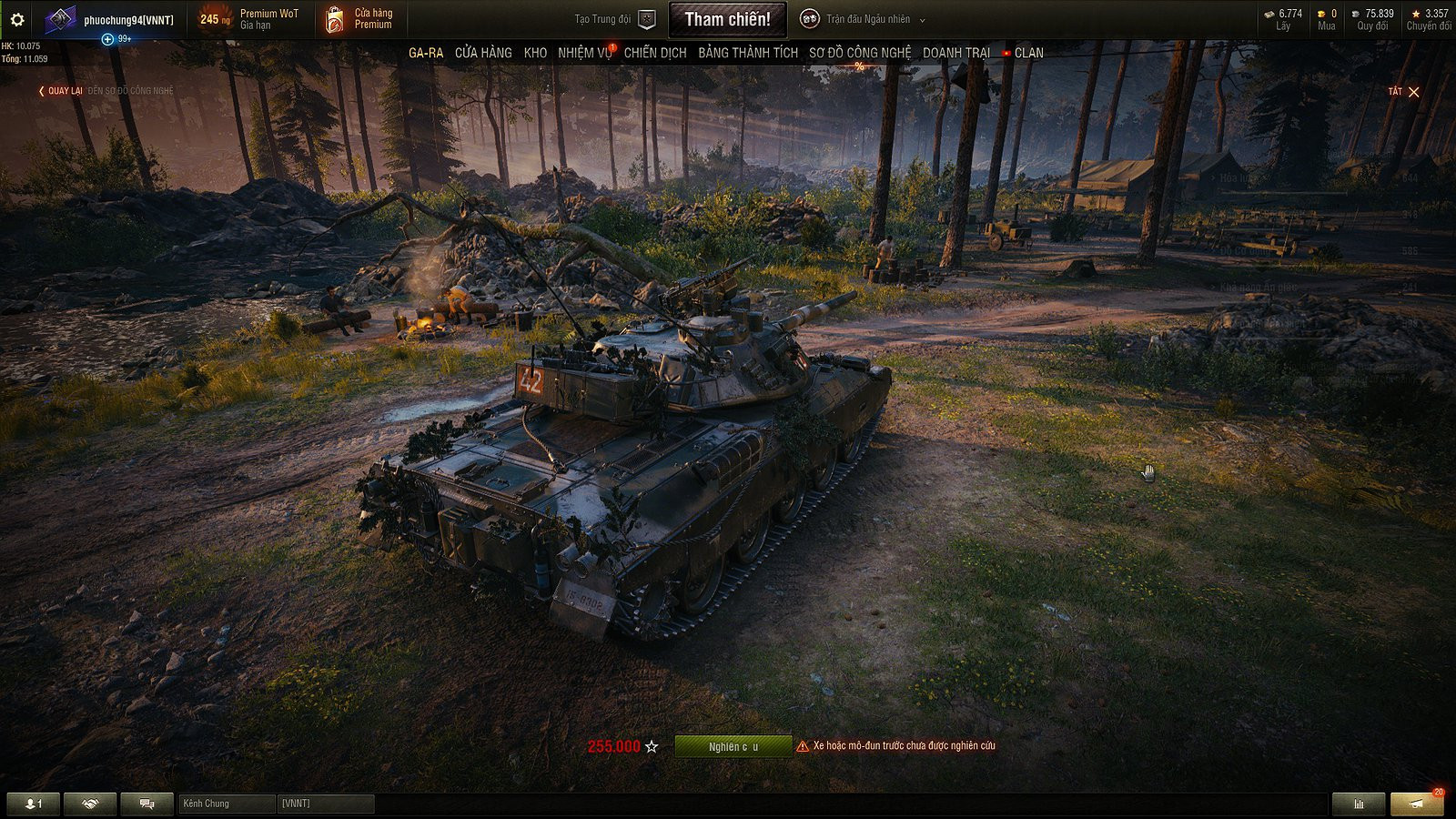This screenshot has height=819, width=1456.
Task: Click the clan handshake icon in bottom bar
Action: coord(88,804)
